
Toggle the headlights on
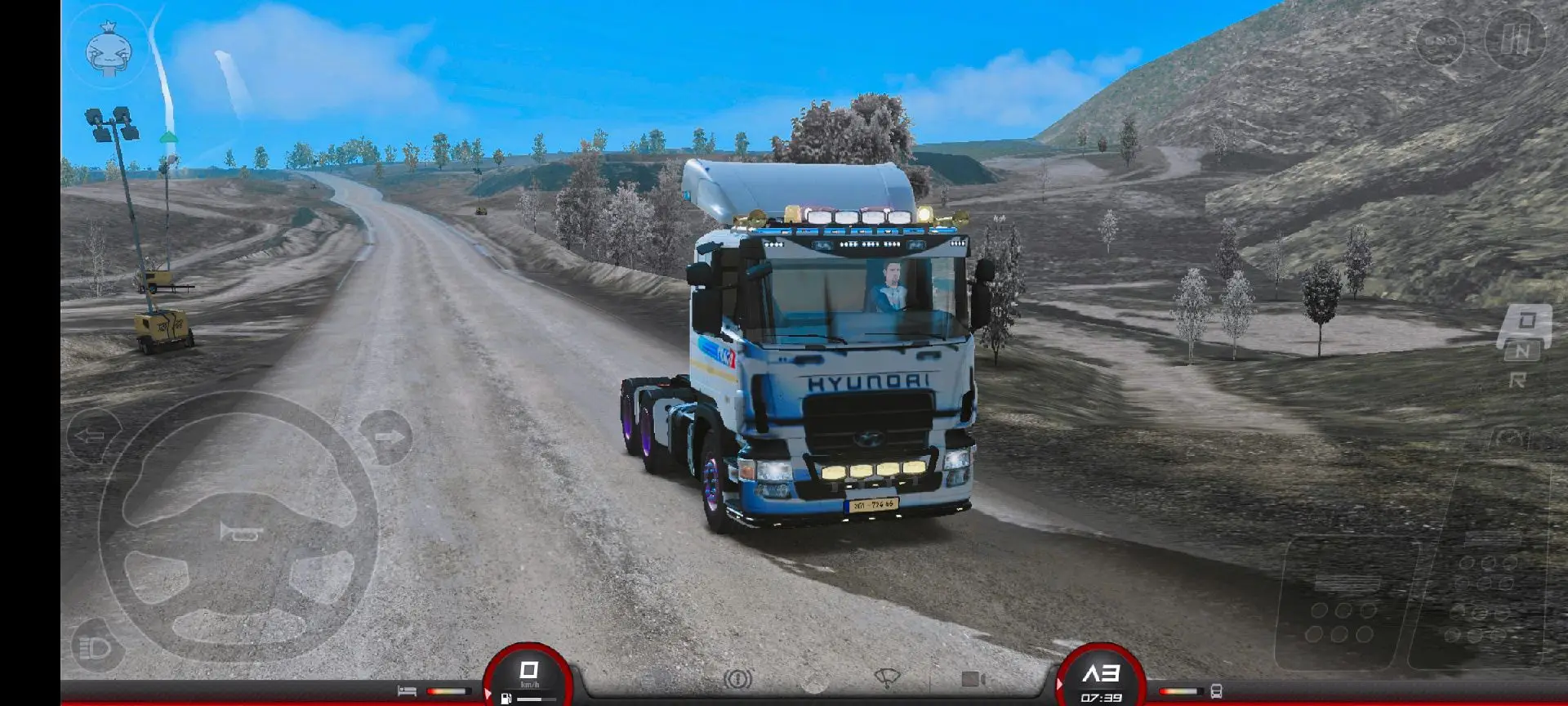[x=92, y=648]
